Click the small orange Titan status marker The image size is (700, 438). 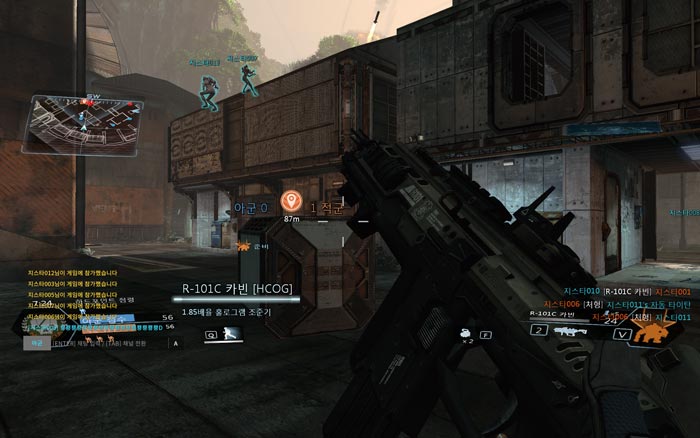click(x=243, y=243)
